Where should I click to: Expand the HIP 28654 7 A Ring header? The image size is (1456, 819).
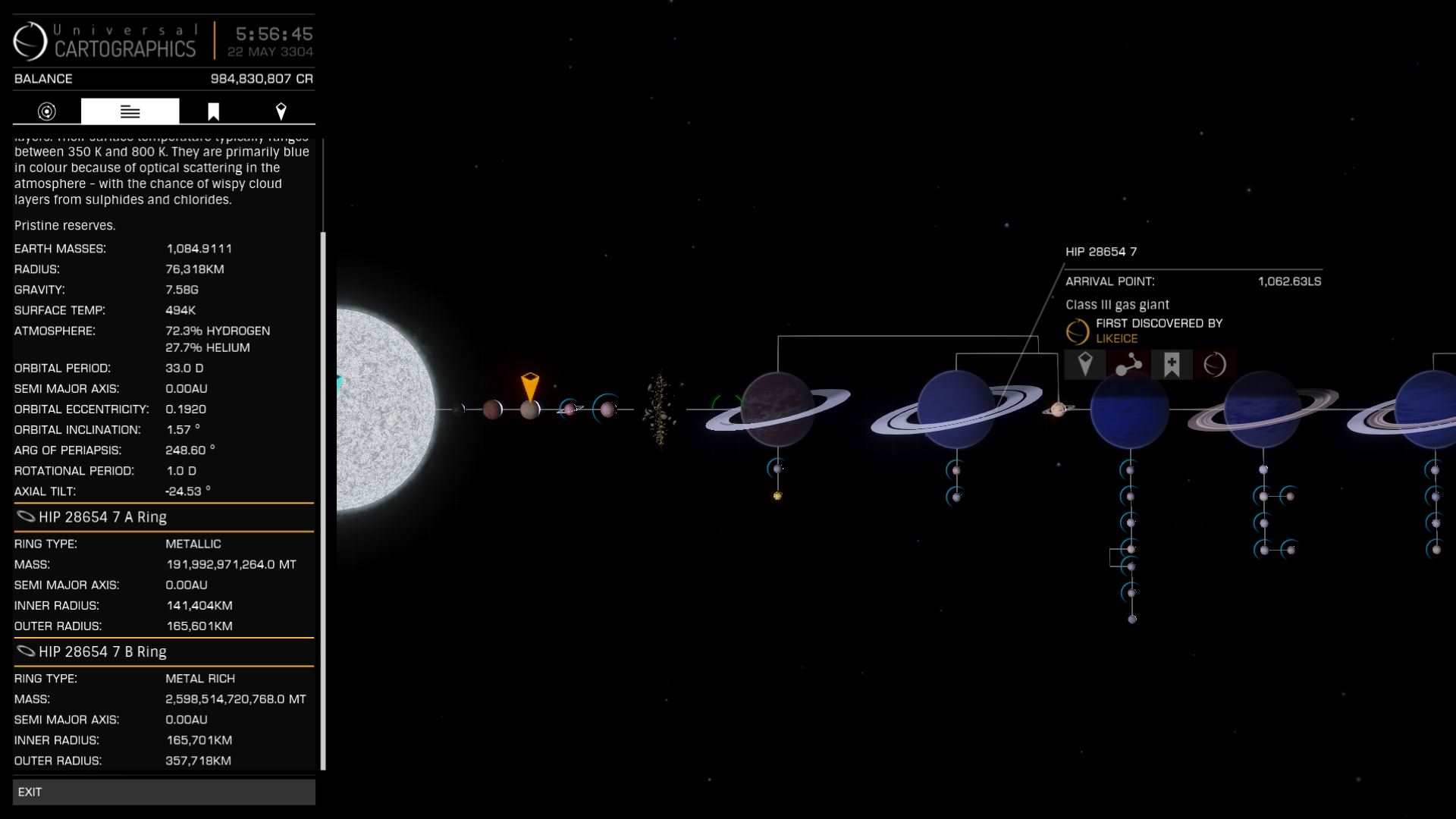click(x=163, y=517)
